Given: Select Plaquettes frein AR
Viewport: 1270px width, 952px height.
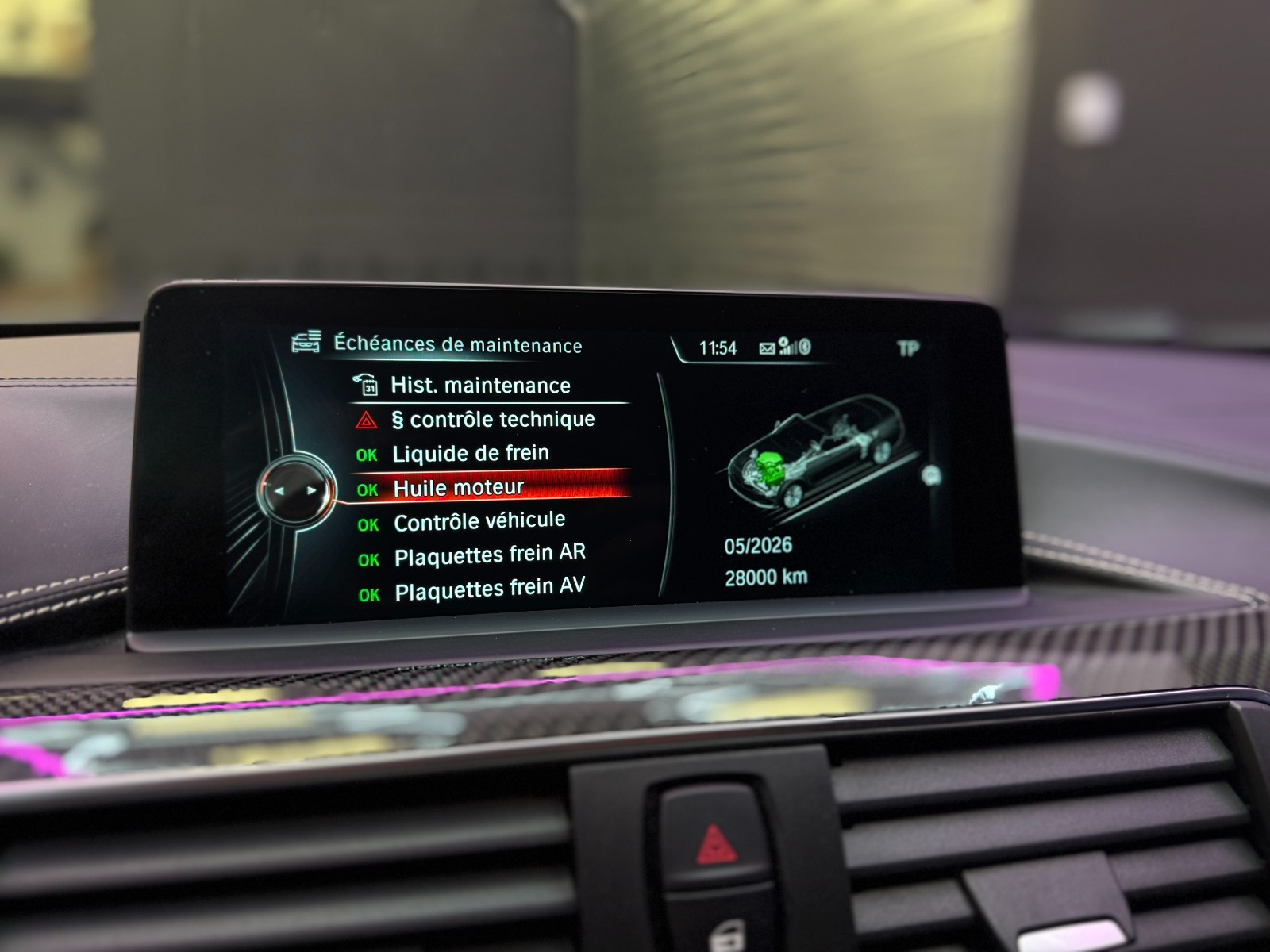Looking at the screenshot, I should [x=490, y=556].
